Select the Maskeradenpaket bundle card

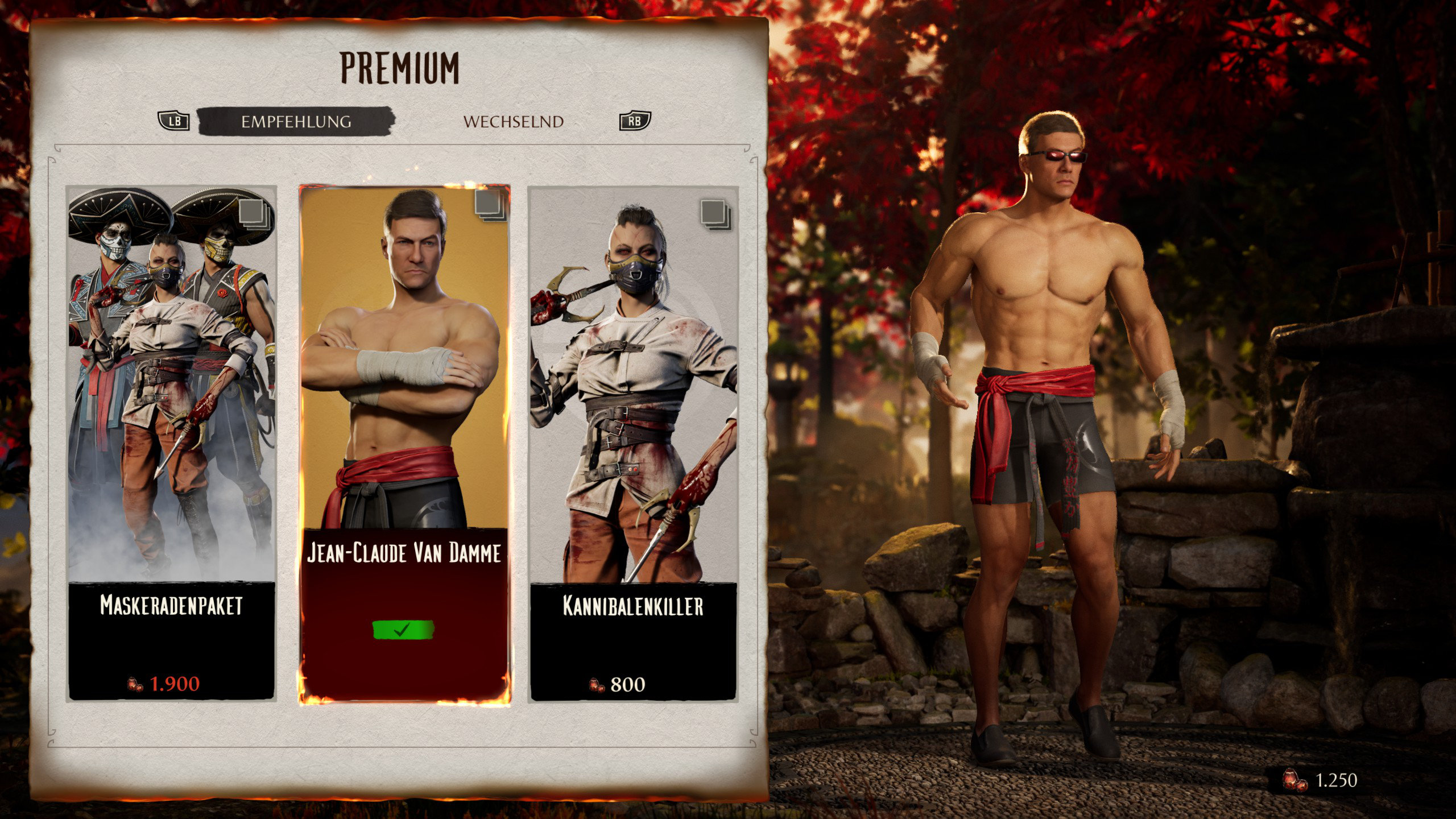click(171, 444)
